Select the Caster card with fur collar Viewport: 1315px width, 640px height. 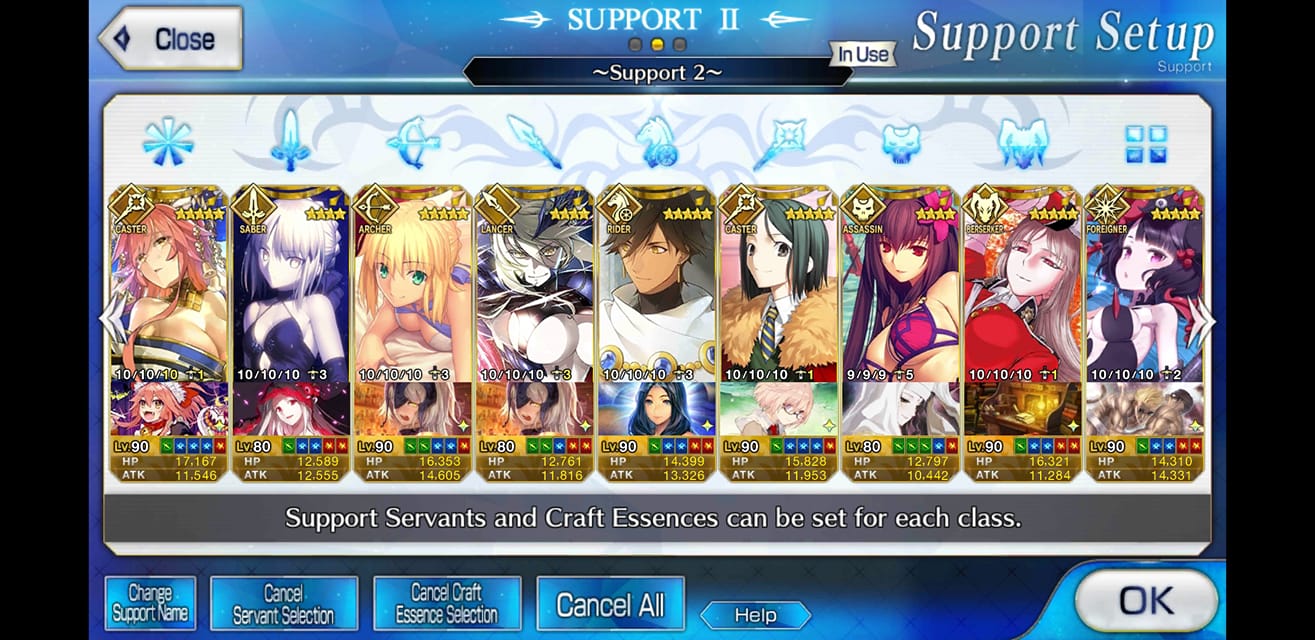pyautogui.click(x=778, y=290)
